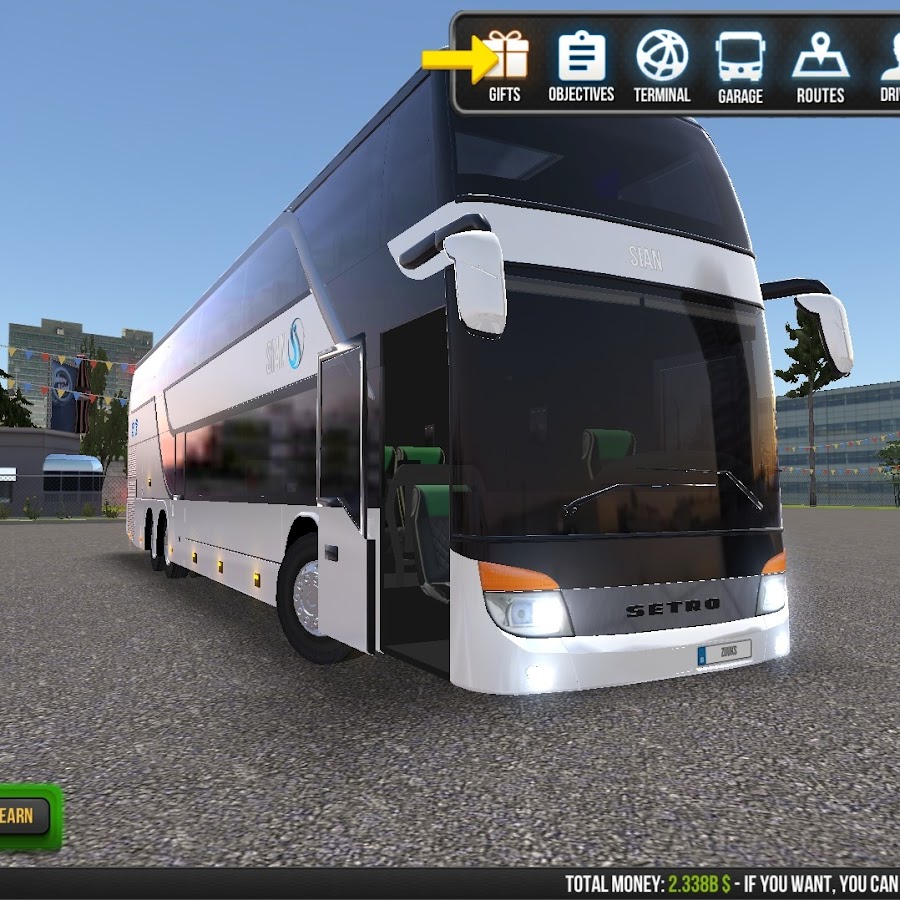Image resolution: width=900 pixels, height=900 pixels.
Task: Select the Routes menu
Action: point(820,65)
